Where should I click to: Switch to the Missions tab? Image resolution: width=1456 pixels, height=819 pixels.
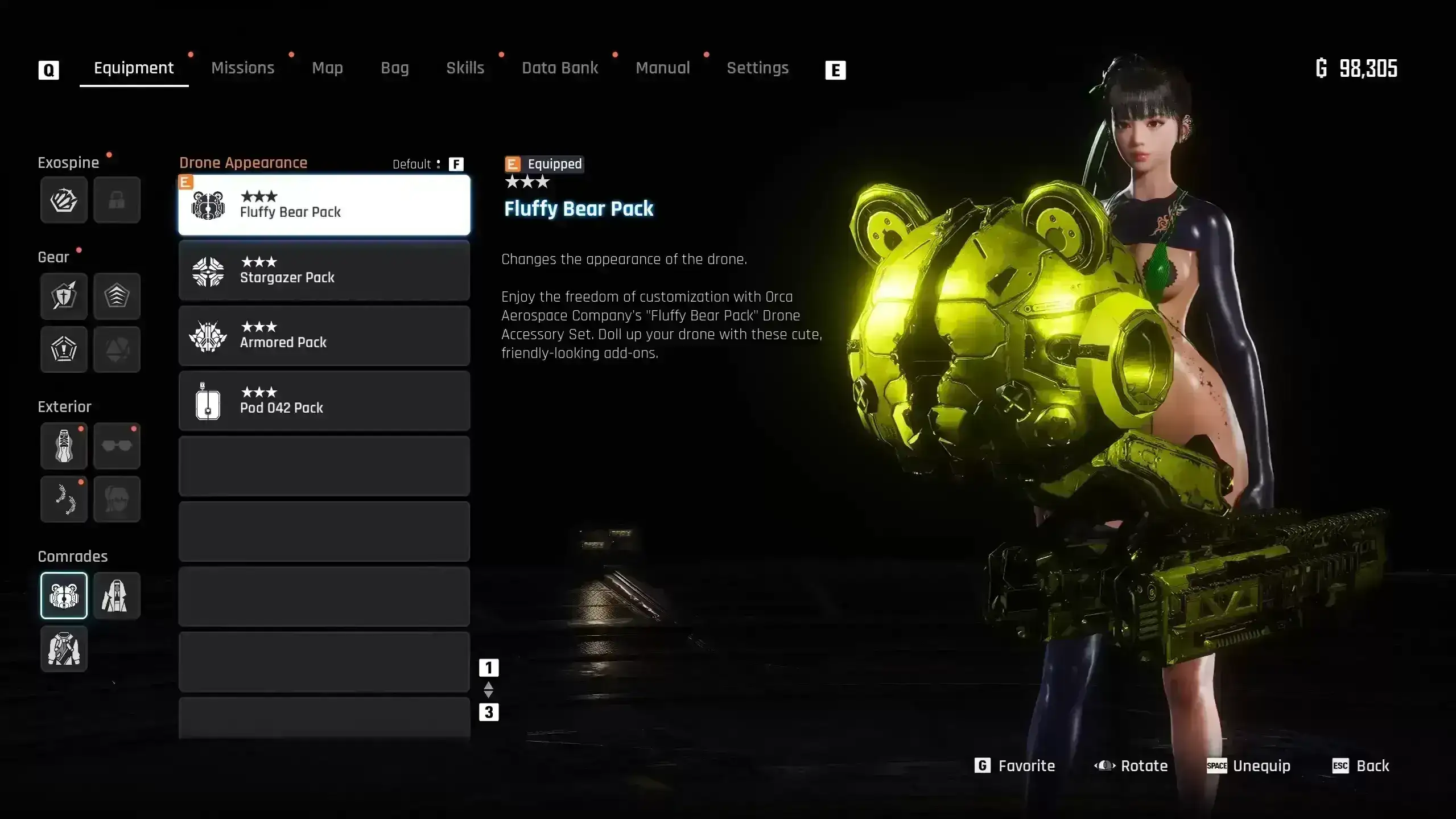[242, 68]
